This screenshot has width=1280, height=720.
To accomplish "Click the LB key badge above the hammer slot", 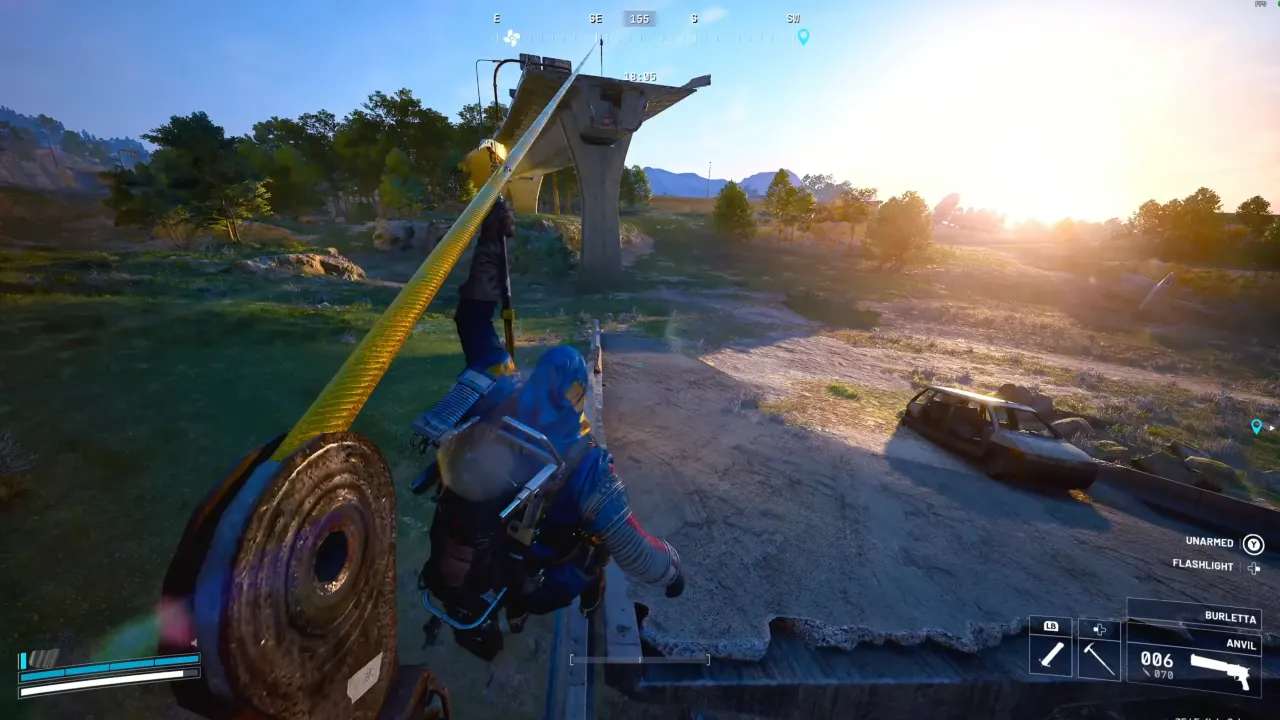I will point(1050,626).
